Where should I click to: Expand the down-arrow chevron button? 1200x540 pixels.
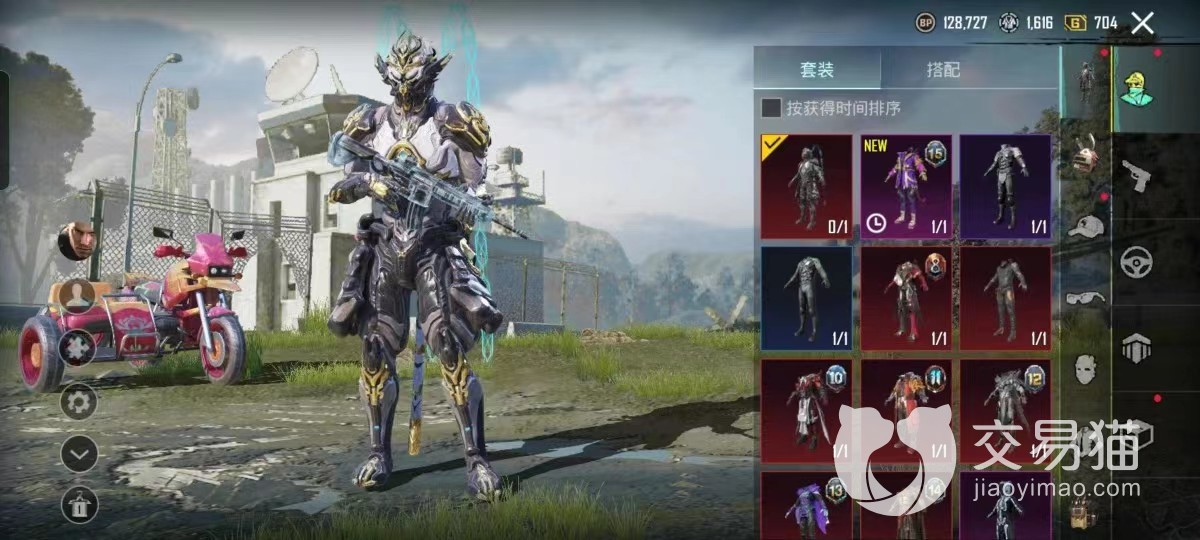coord(79,454)
